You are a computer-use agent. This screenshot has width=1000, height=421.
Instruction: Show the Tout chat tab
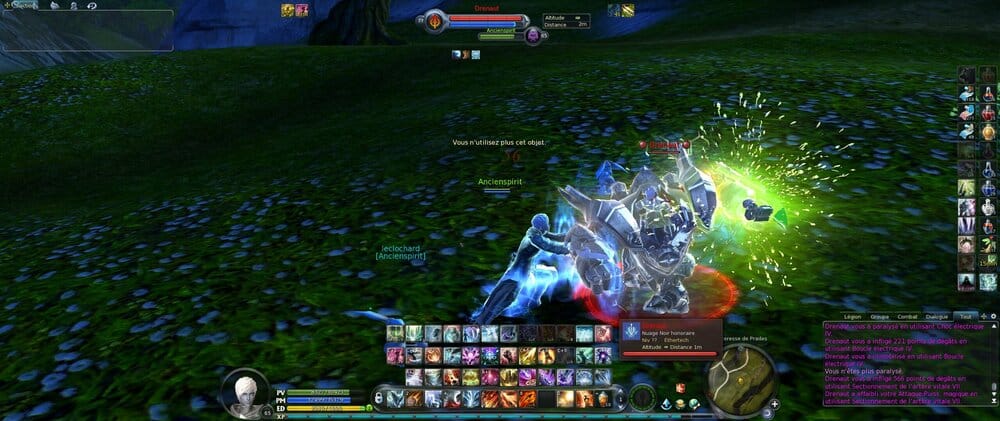tap(964, 316)
